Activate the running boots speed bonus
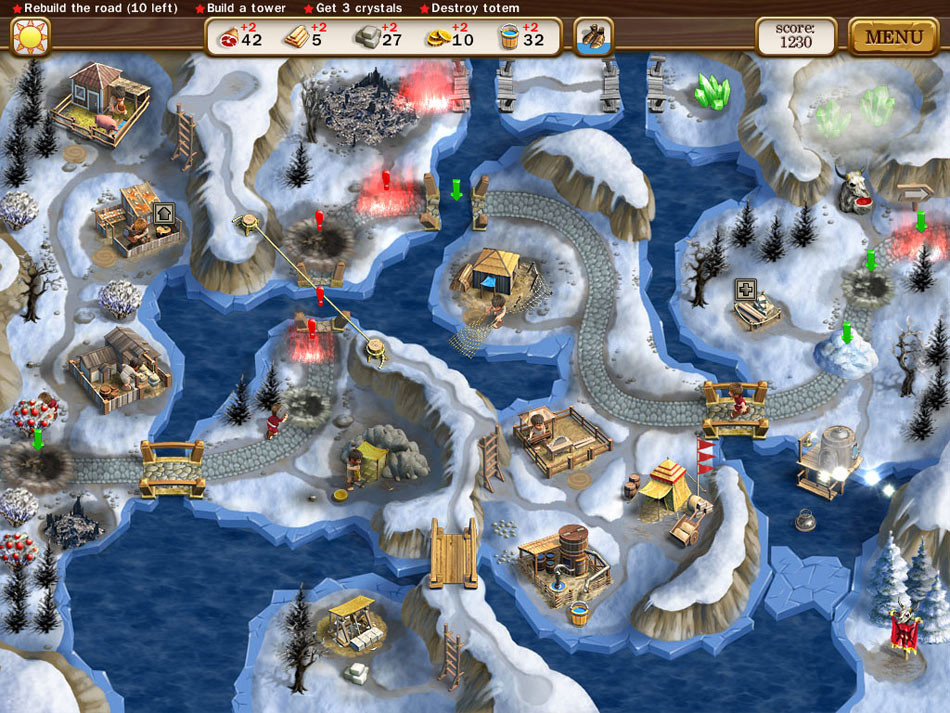 click(x=593, y=38)
